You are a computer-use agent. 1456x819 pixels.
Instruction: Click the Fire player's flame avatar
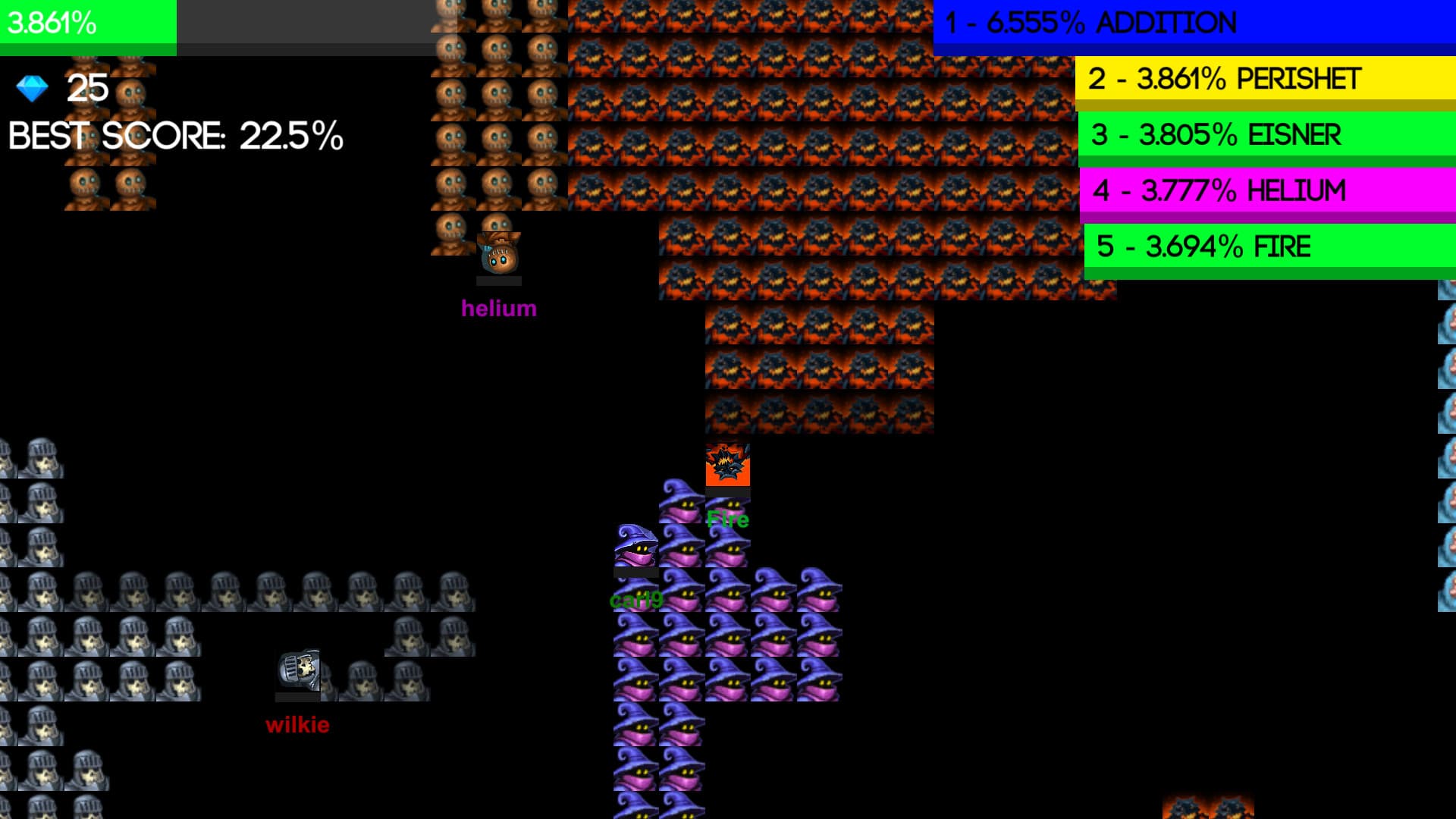(x=726, y=466)
